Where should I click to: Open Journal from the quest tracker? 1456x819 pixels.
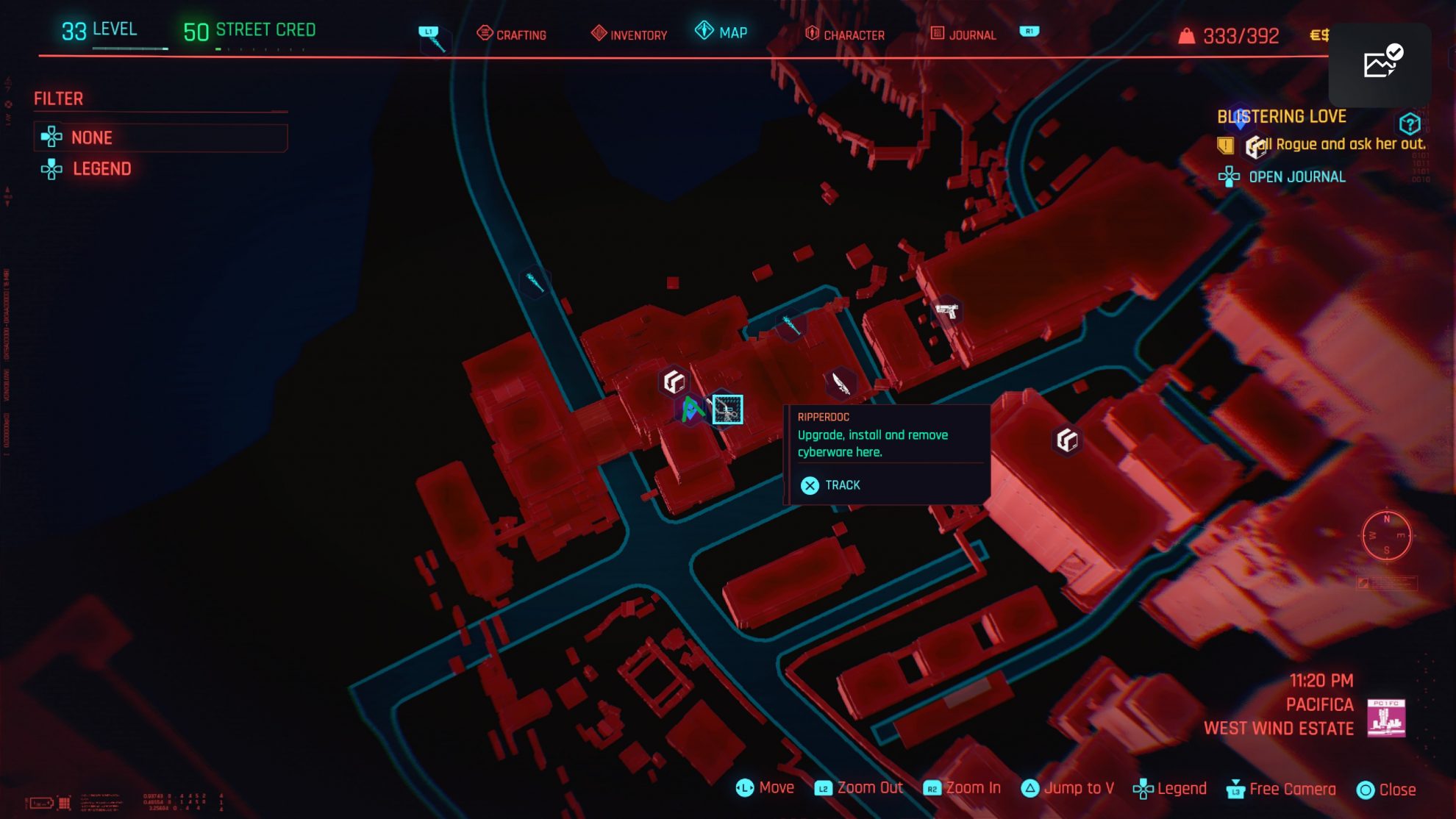click(x=1296, y=177)
